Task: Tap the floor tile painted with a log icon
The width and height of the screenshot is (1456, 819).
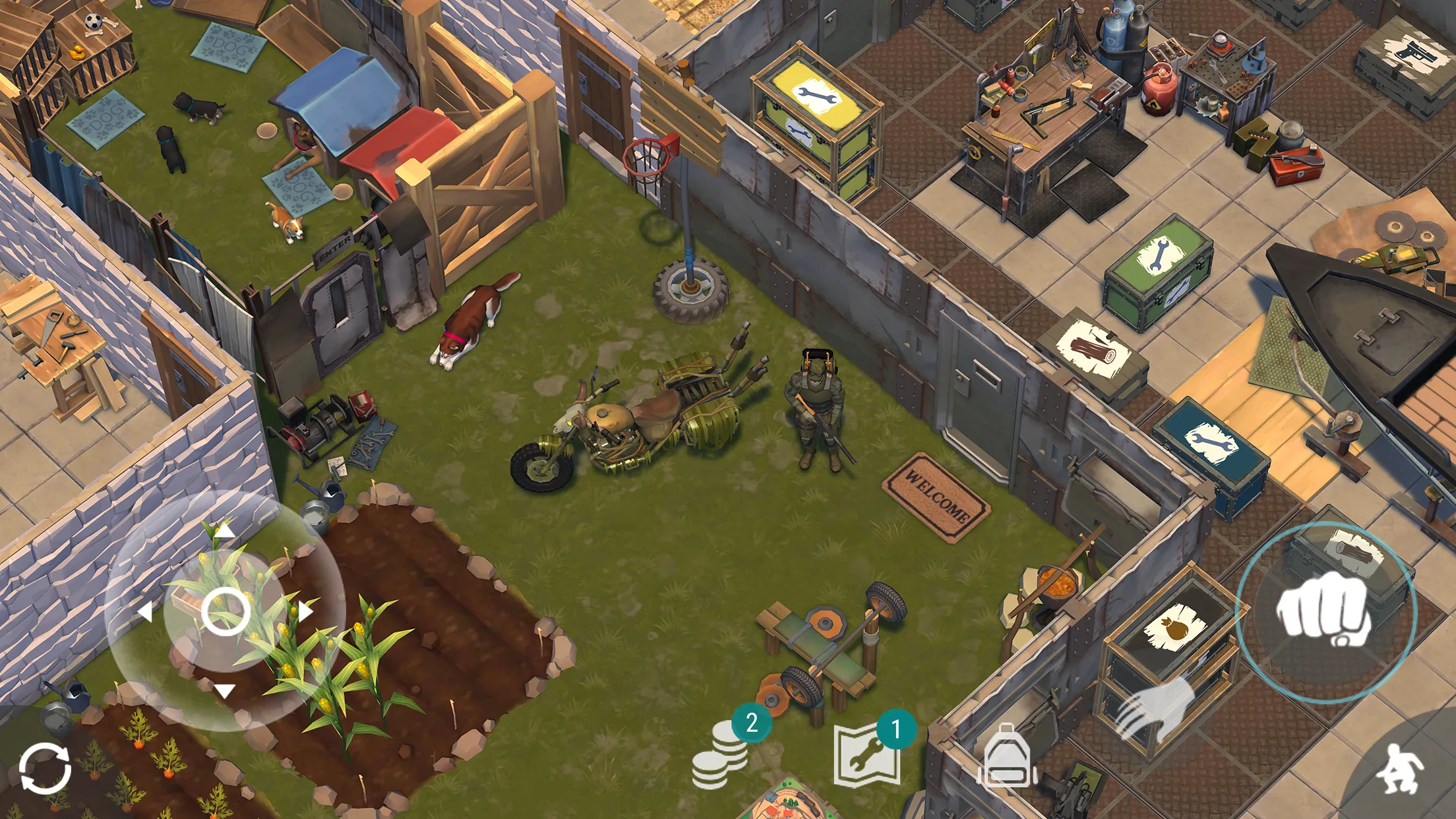Action: [x=1095, y=349]
